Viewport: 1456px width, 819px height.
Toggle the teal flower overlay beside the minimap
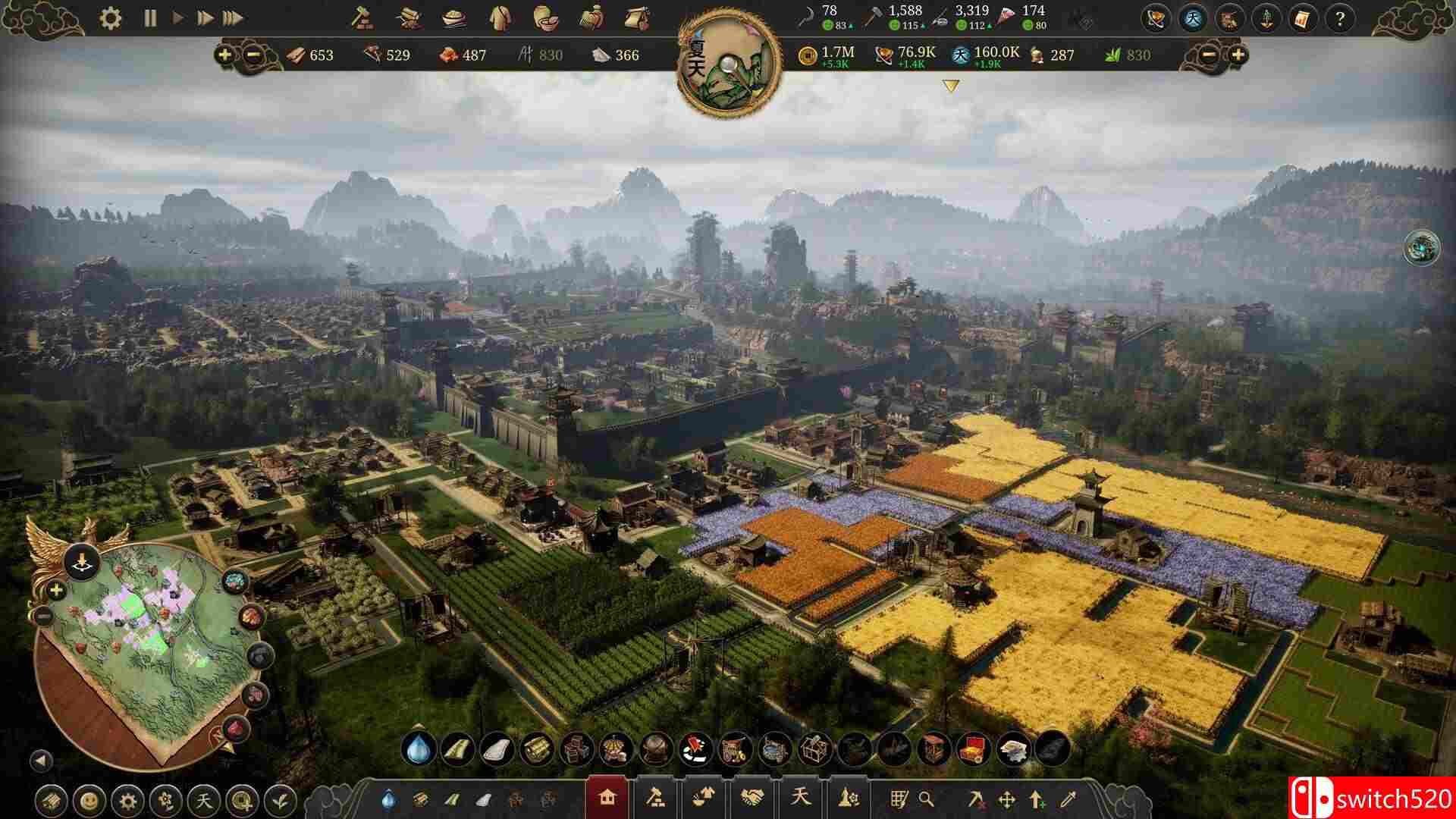click(x=234, y=579)
